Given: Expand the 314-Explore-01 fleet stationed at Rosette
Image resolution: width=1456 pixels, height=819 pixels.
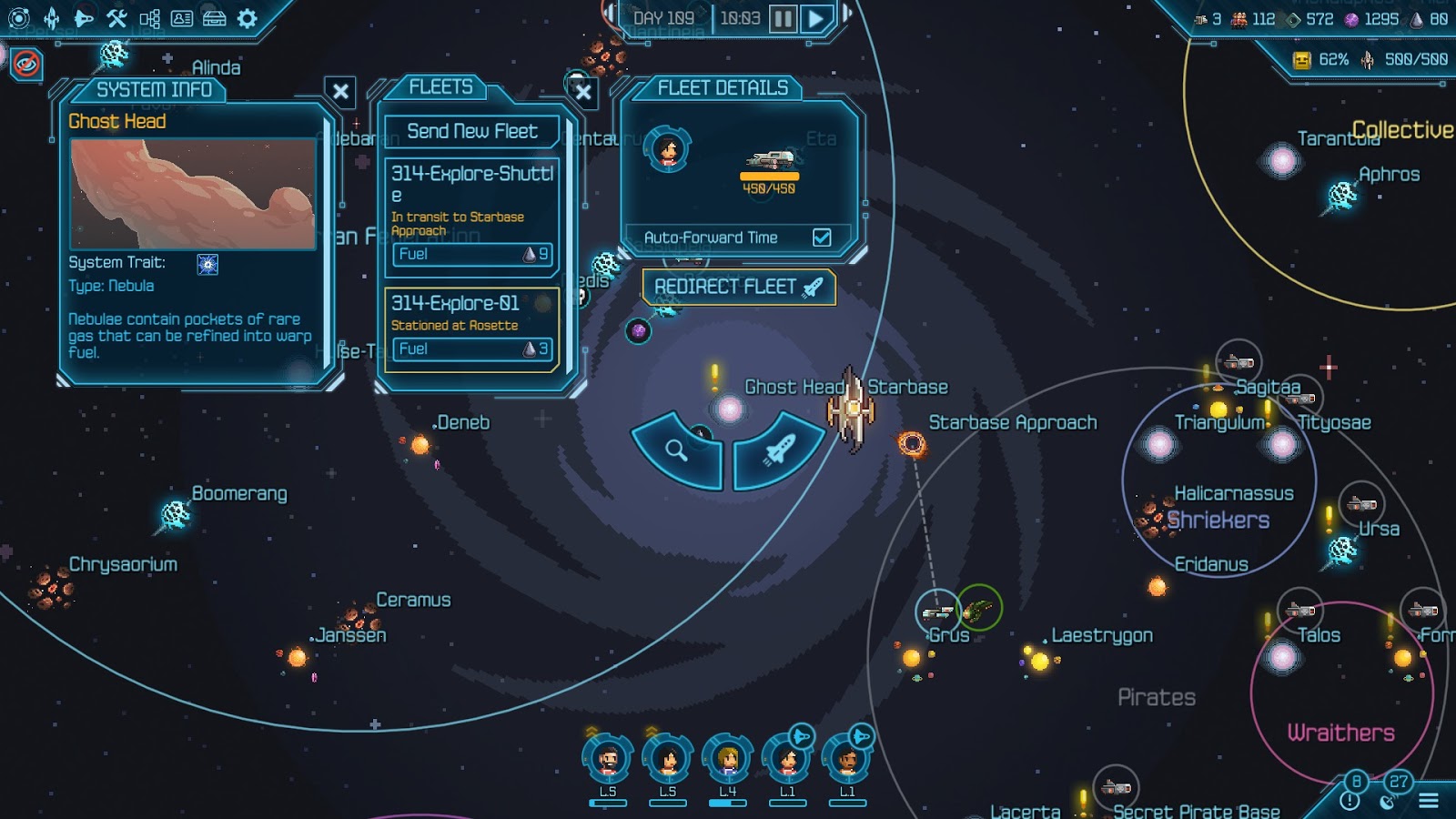Looking at the screenshot, I should pos(473,308).
